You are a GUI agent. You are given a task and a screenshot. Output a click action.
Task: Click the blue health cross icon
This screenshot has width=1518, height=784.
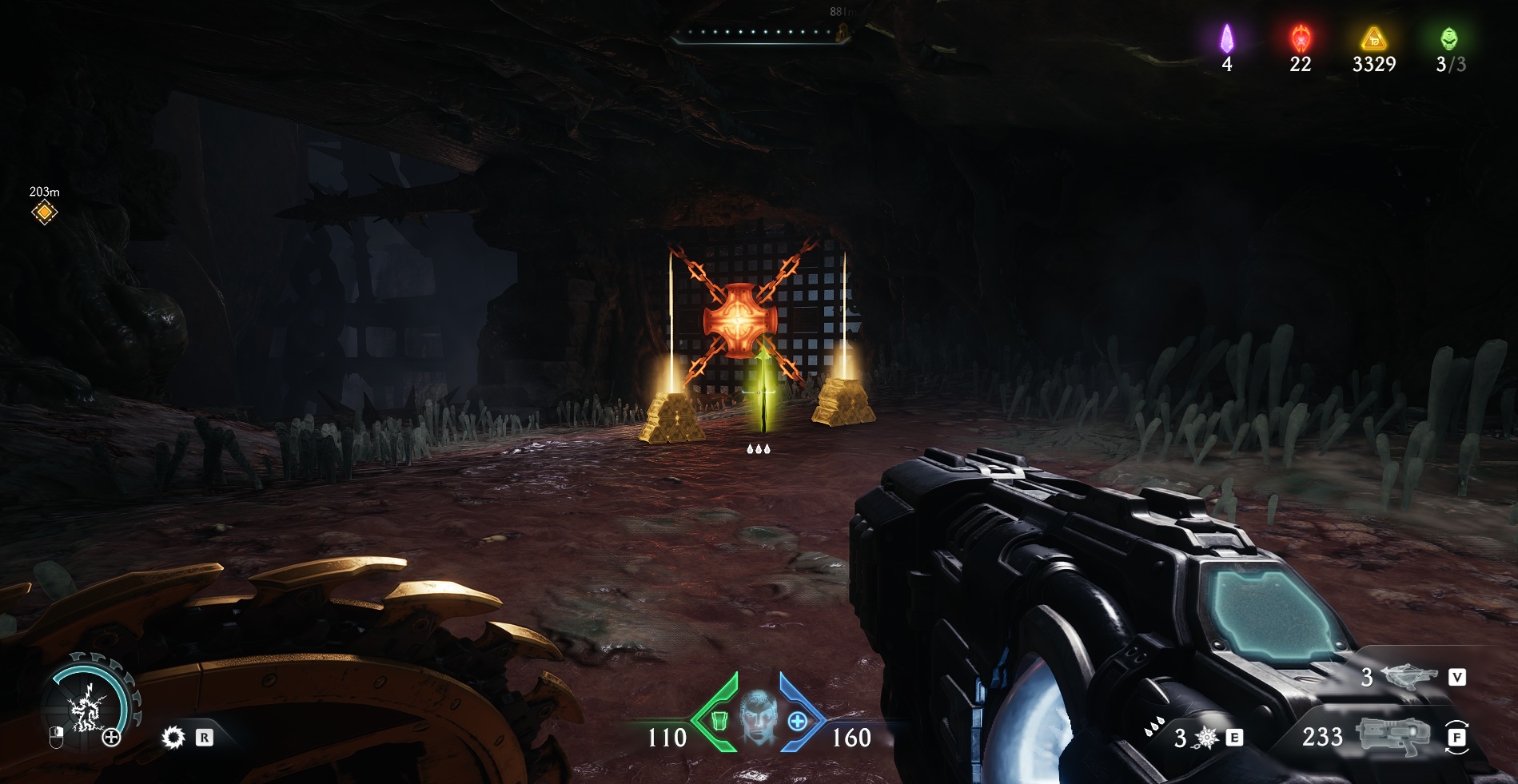click(x=797, y=722)
